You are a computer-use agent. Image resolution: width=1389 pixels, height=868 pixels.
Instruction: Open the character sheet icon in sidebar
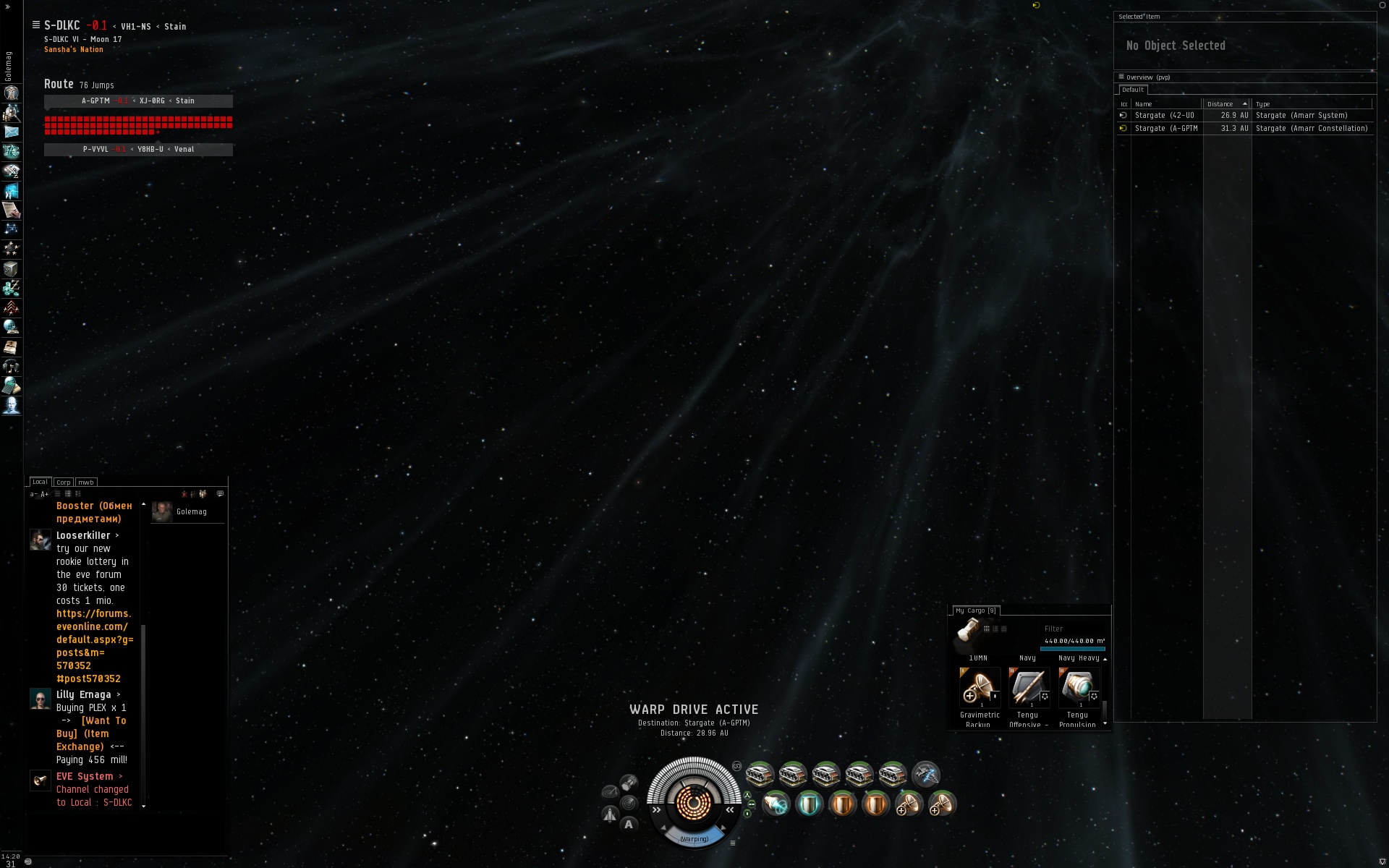[x=12, y=93]
